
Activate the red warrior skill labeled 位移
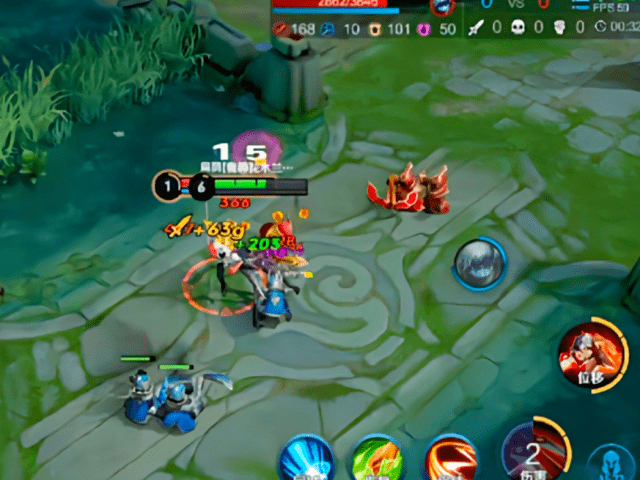pos(587,352)
